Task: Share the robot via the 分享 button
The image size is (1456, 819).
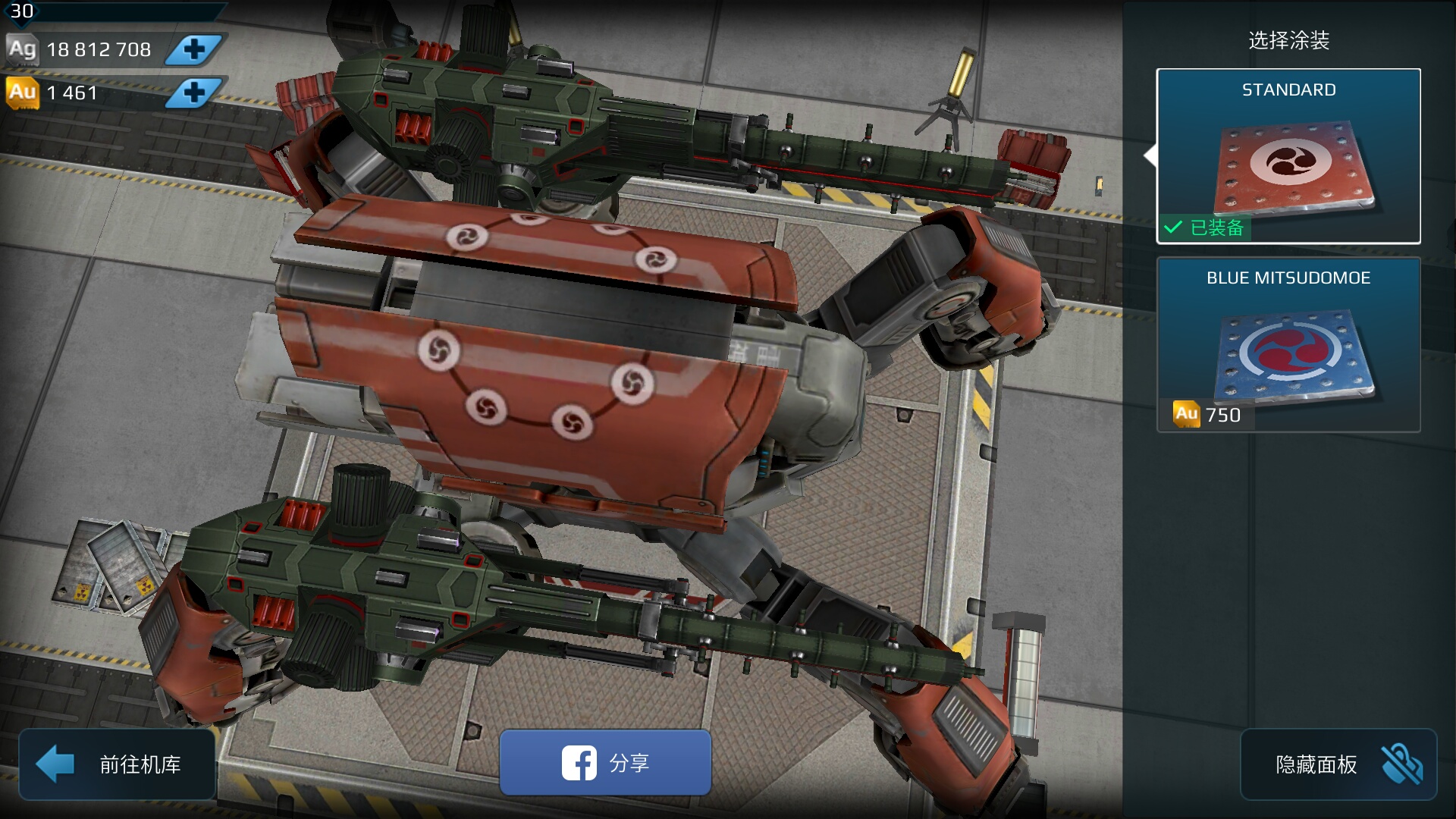Action: 605,764
